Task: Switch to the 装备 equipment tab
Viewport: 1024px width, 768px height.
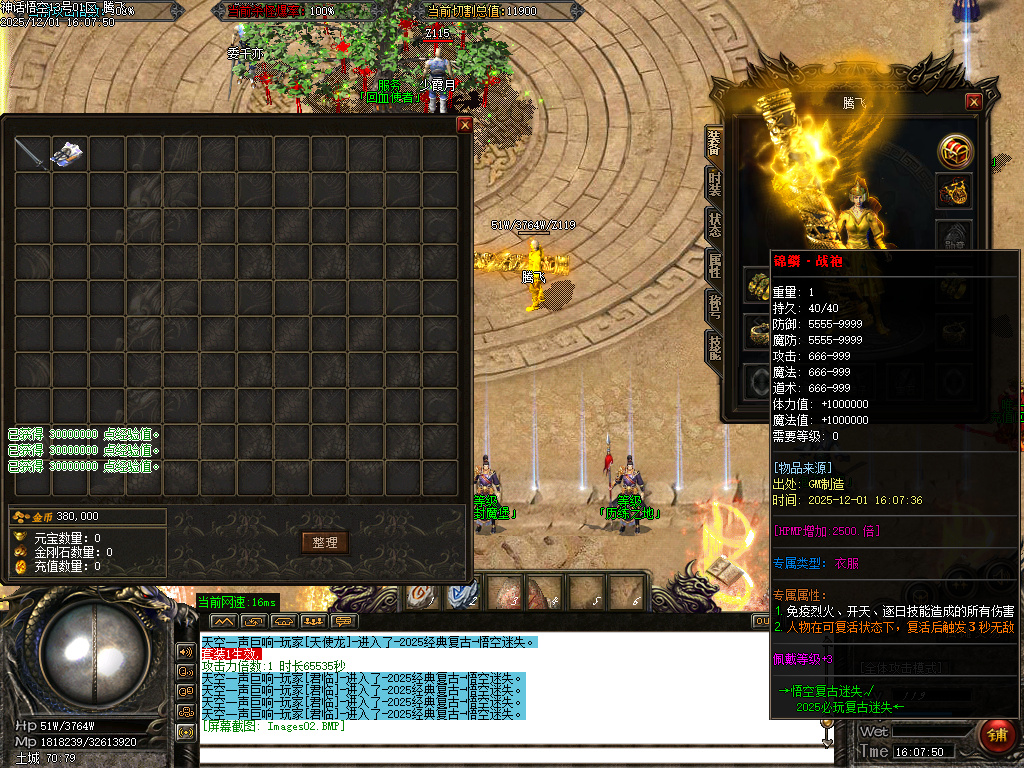Action: point(714,145)
